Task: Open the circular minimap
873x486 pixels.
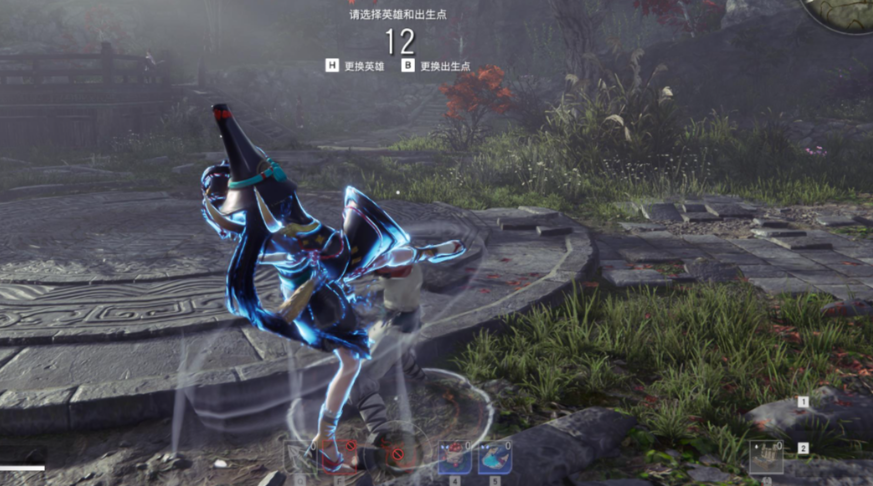Action: pos(842,12)
